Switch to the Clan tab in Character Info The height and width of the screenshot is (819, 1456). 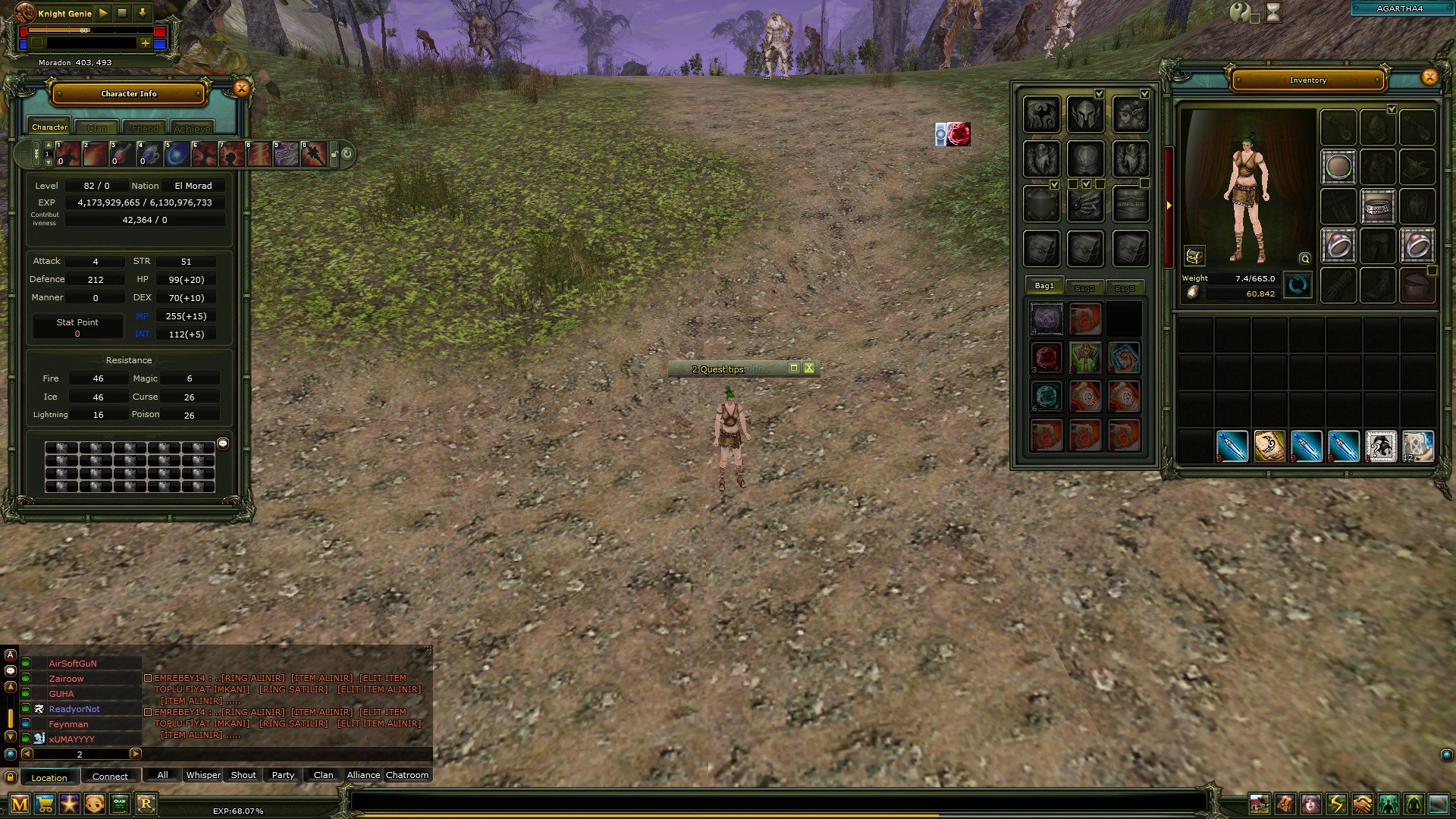97,127
